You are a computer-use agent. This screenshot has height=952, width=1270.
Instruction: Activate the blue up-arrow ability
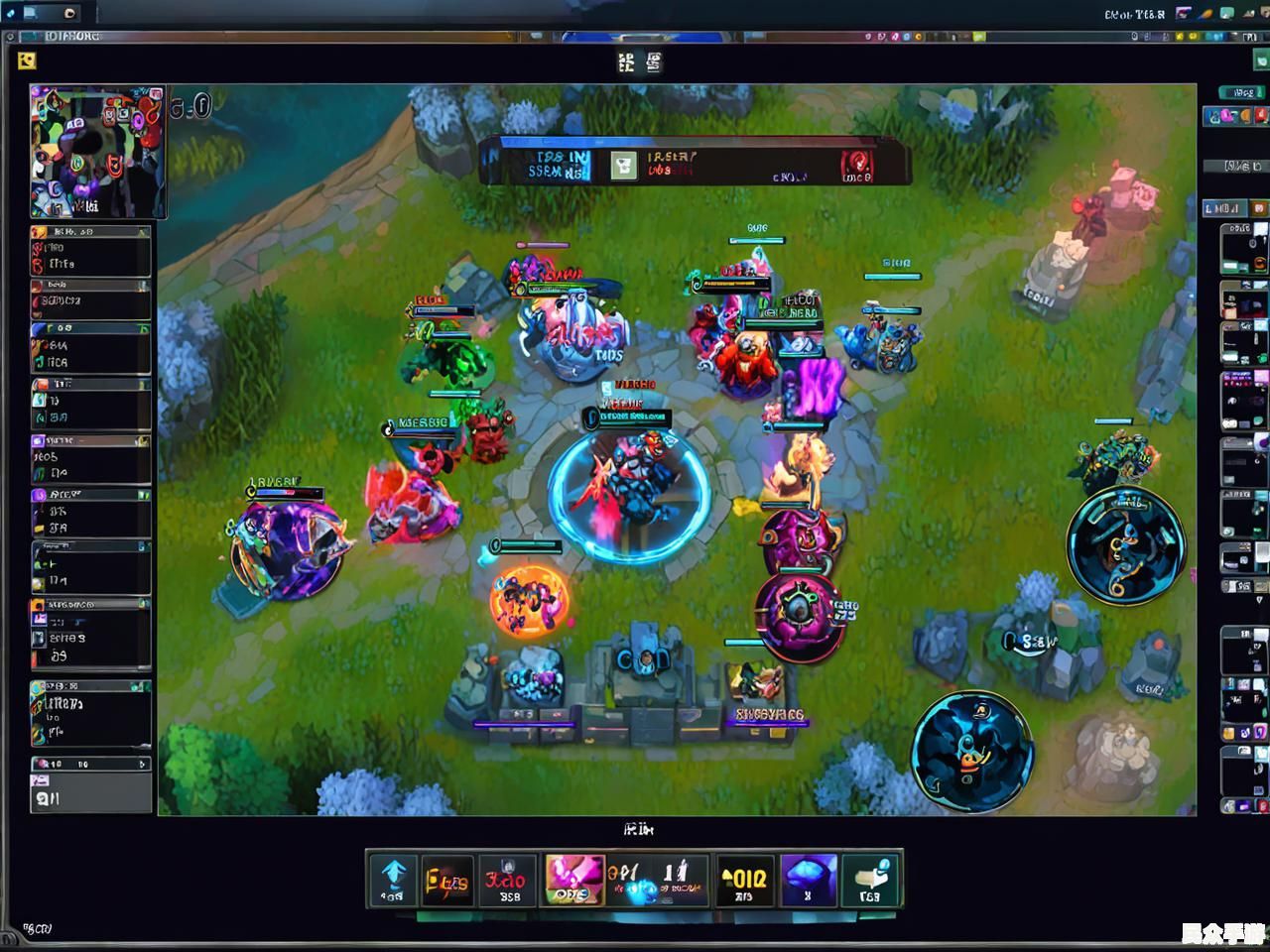(x=393, y=880)
